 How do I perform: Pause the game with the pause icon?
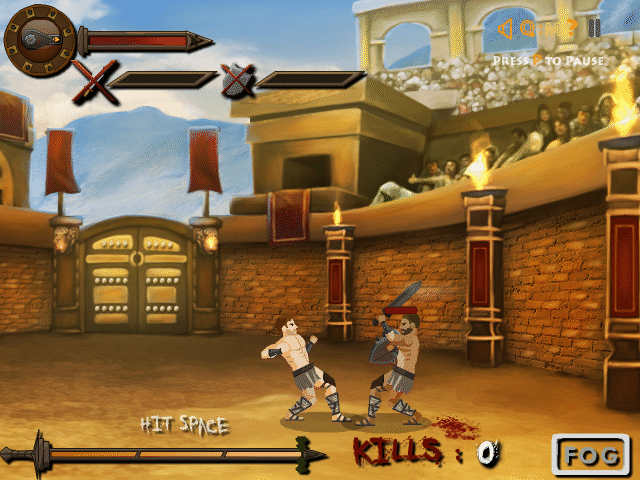(594, 28)
